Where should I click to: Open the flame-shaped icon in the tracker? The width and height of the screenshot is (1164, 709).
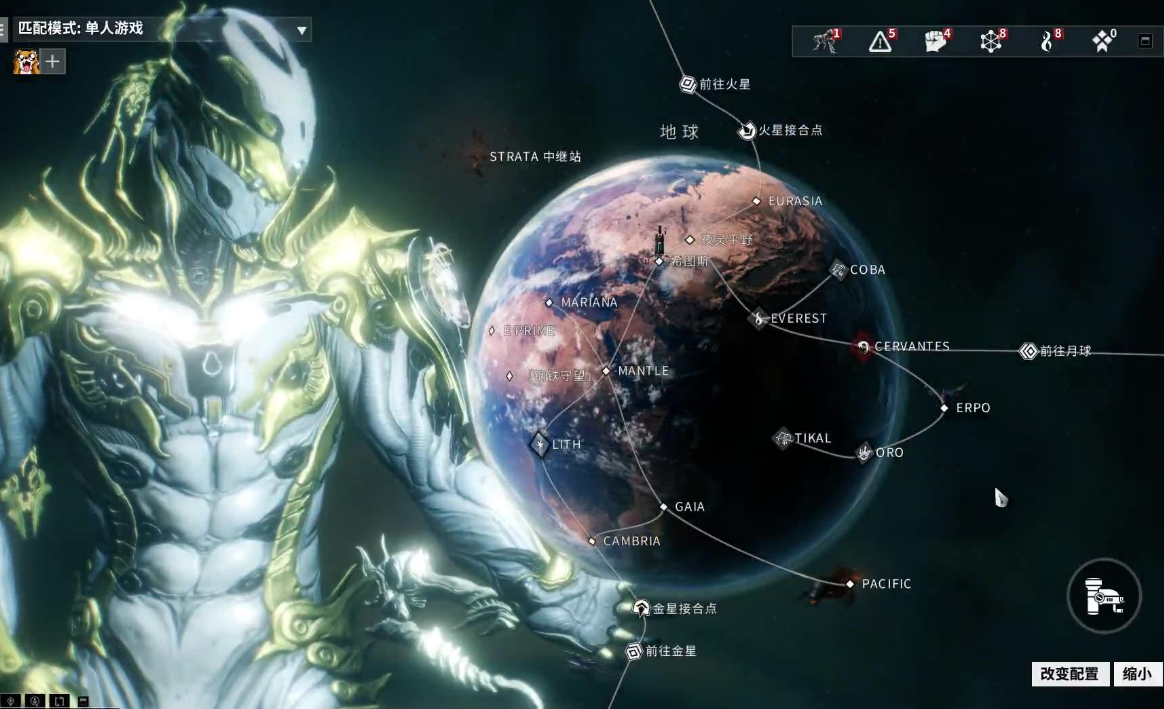(x=1047, y=42)
